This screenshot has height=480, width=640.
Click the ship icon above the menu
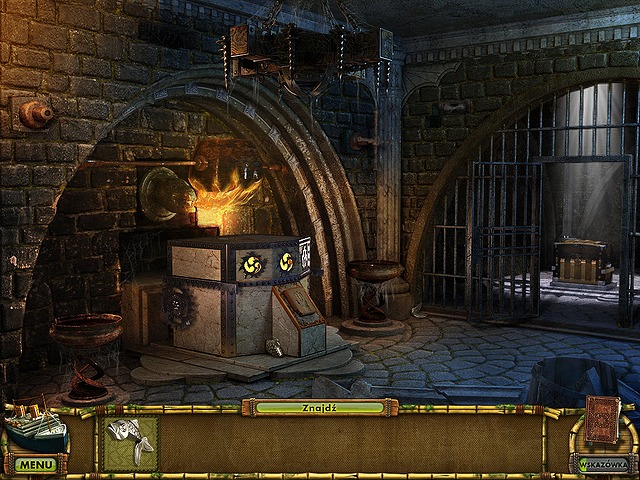point(35,426)
